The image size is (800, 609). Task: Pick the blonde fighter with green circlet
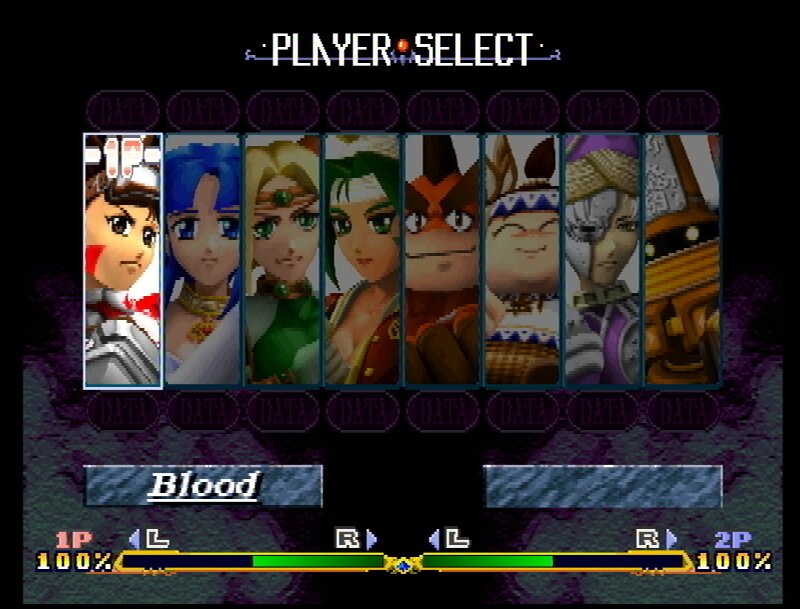click(x=282, y=260)
